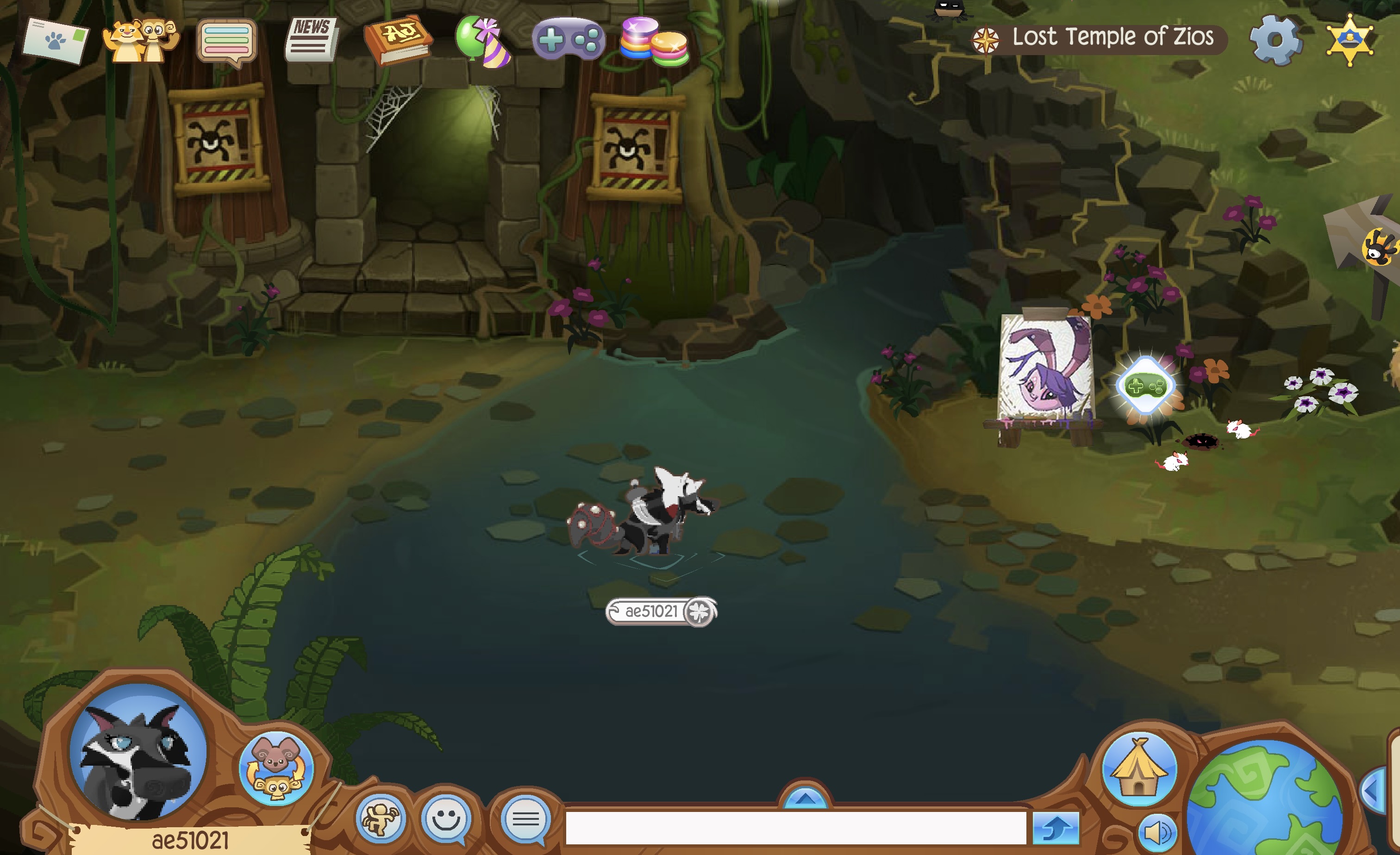
Task: Open the sweets minigame icon
Action: coord(659,43)
